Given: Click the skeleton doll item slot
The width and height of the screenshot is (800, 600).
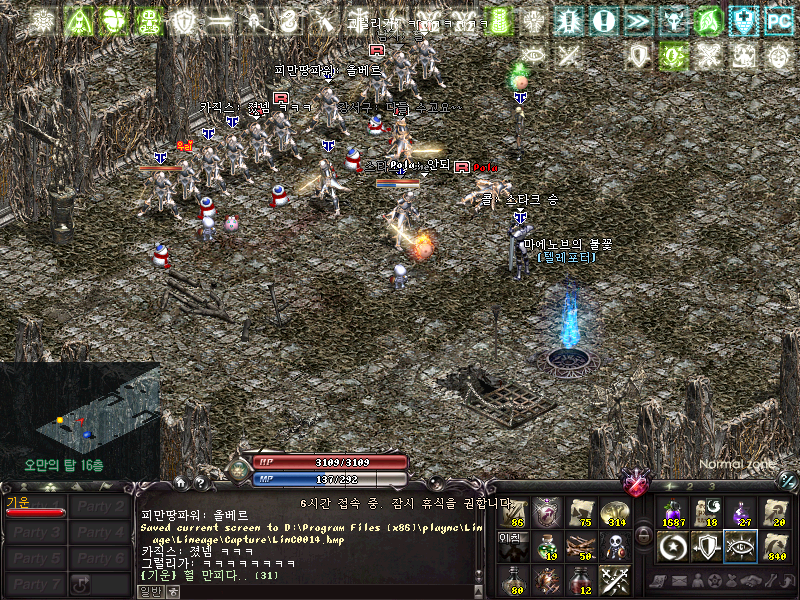Looking at the screenshot, I should [614, 546].
